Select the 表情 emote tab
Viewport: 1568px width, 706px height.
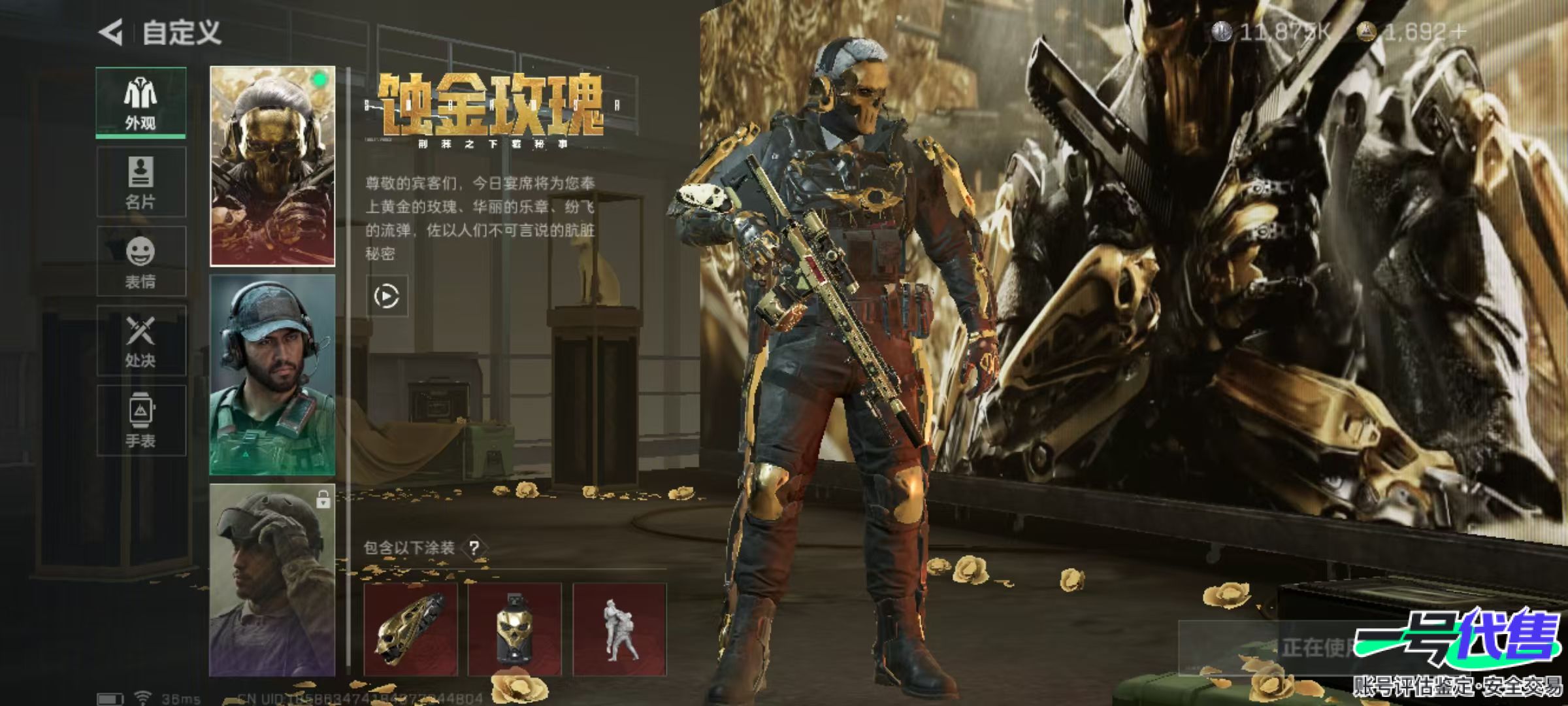(141, 261)
